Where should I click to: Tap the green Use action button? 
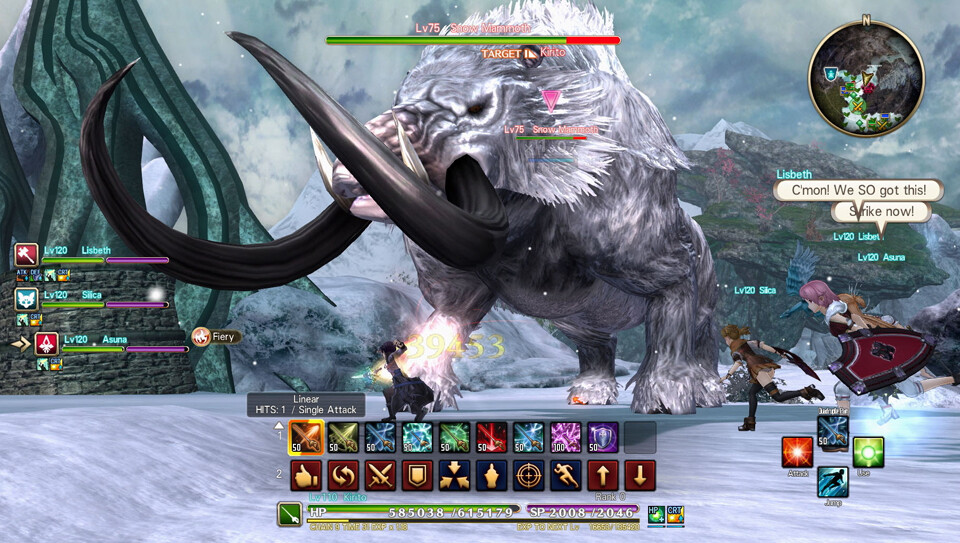click(x=867, y=452)
